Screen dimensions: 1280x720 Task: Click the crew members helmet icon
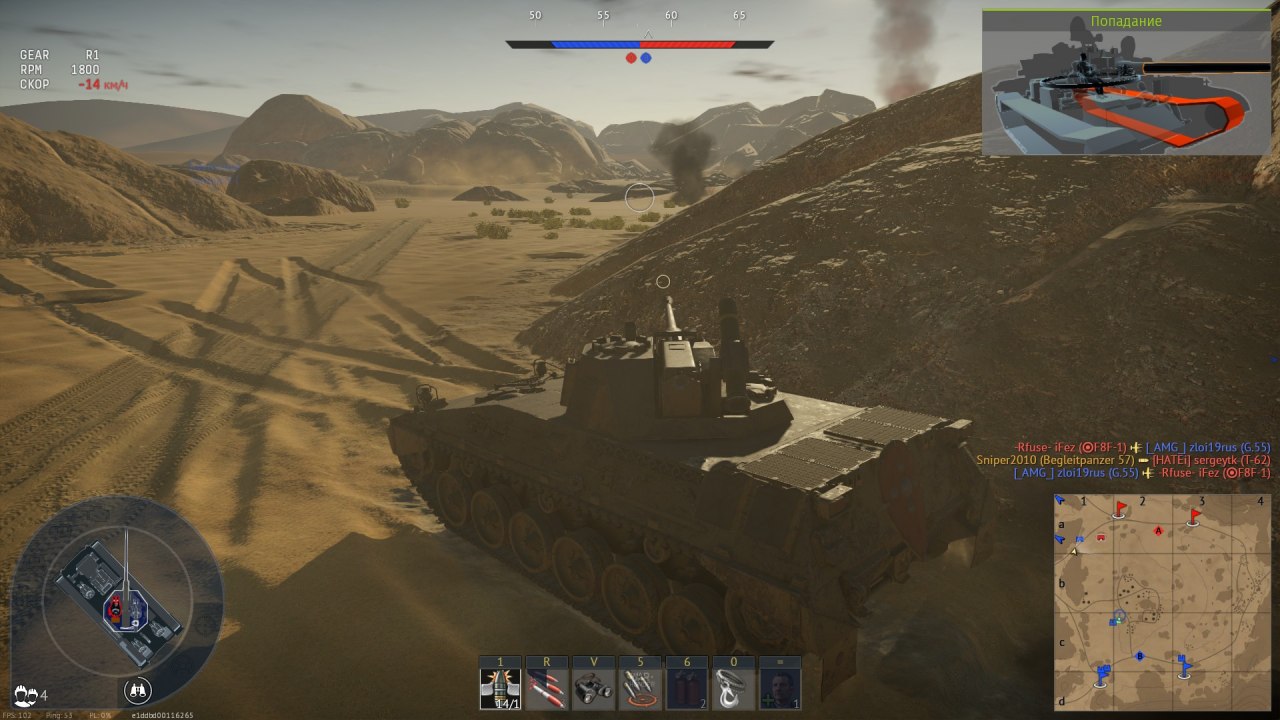25,693
